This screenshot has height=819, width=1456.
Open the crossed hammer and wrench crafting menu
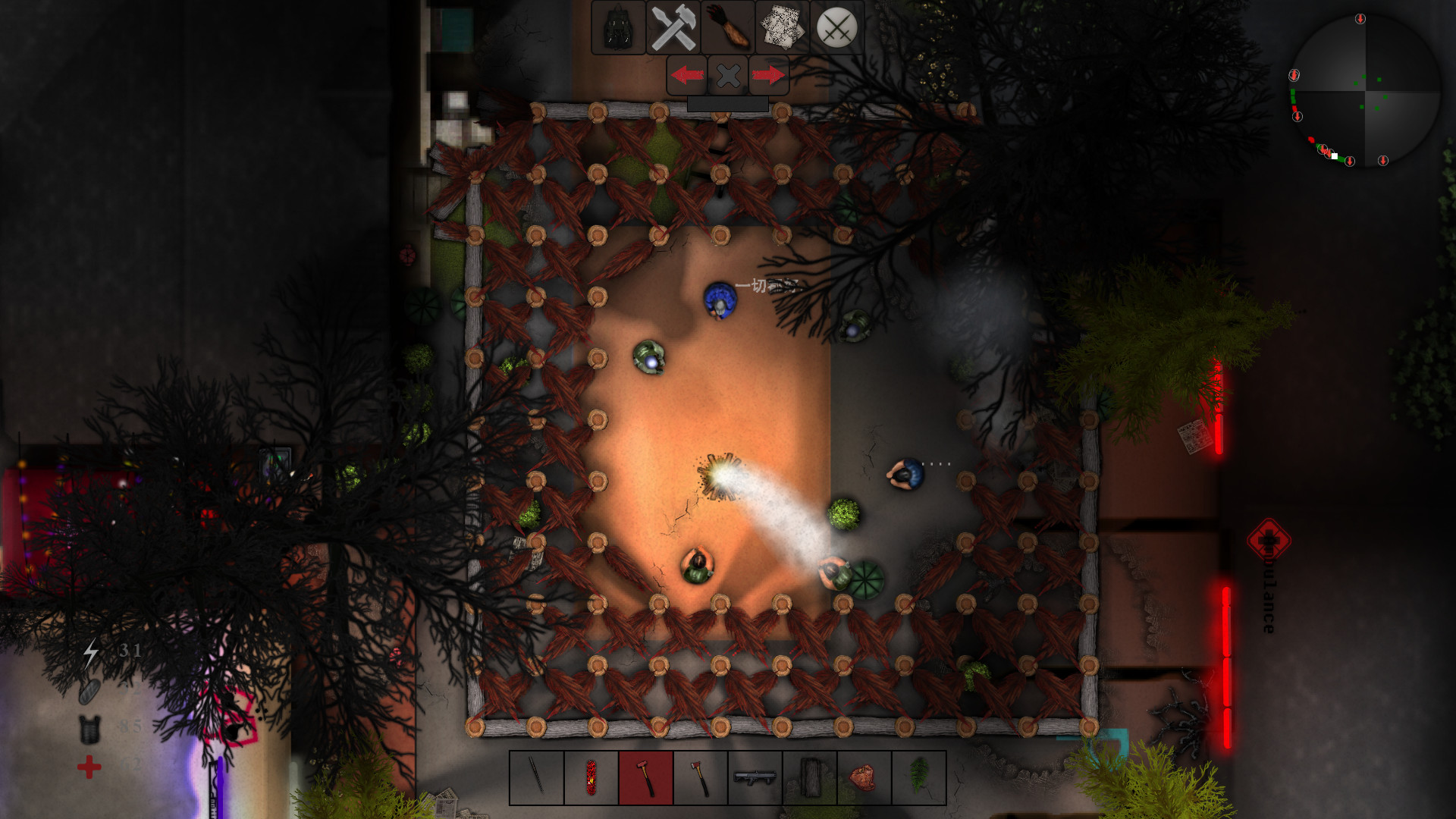[x=673, y=29]
